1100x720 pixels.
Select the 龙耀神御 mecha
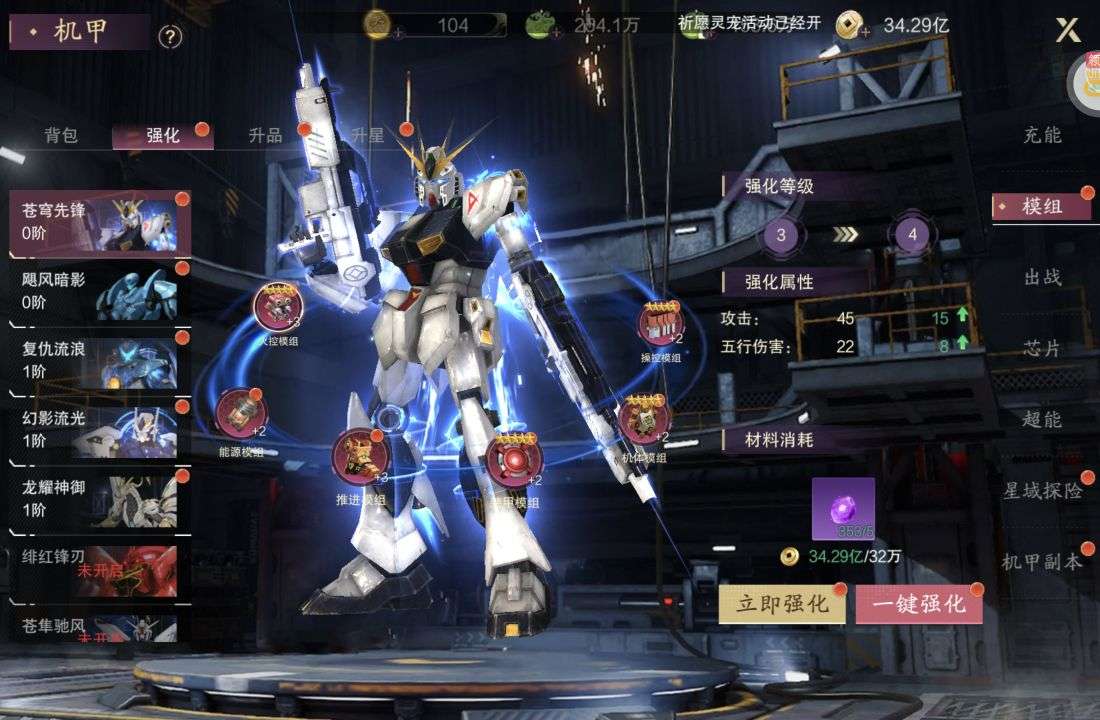tap(98, 497)
